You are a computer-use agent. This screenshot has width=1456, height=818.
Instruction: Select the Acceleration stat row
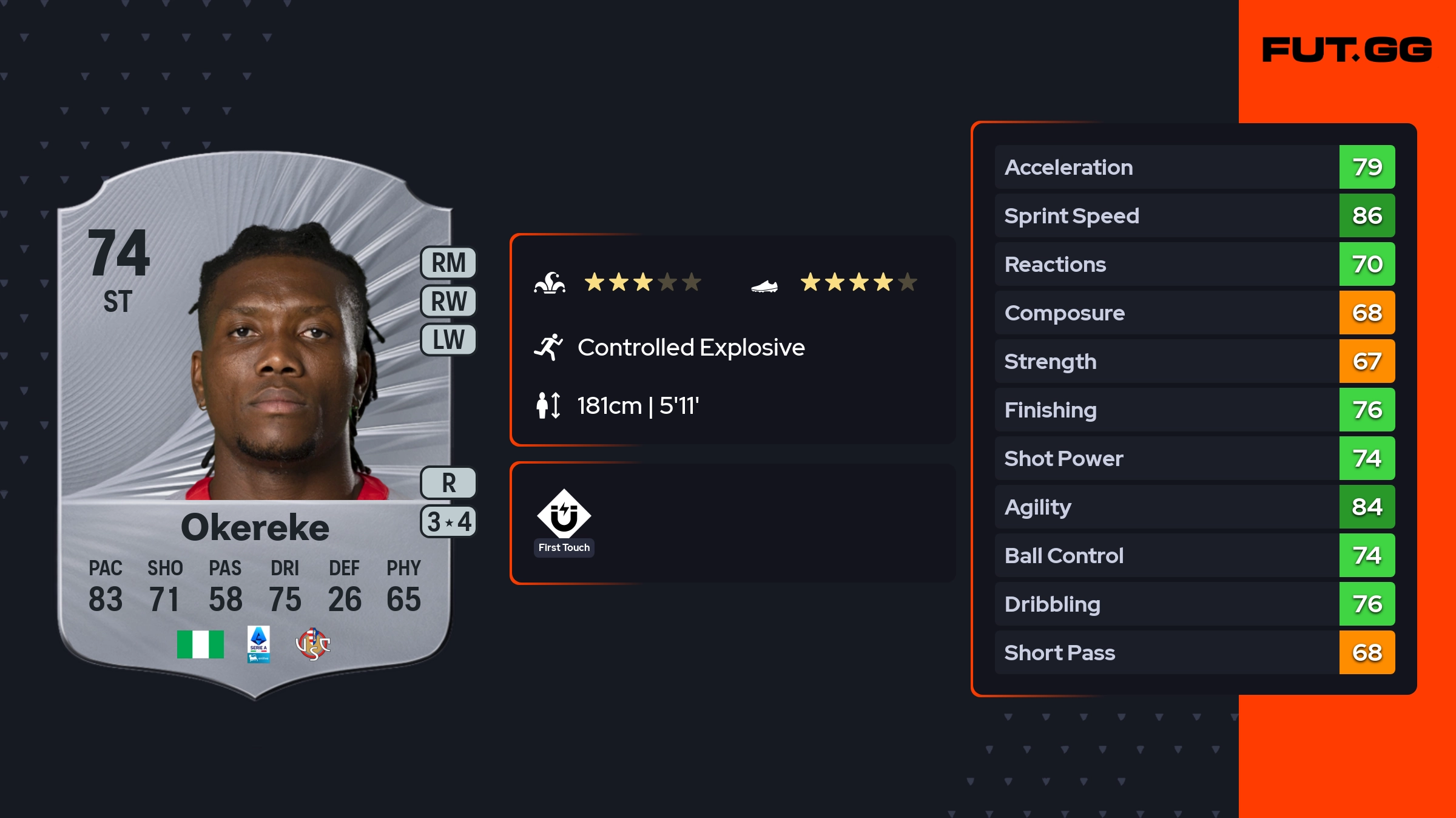1194,167
